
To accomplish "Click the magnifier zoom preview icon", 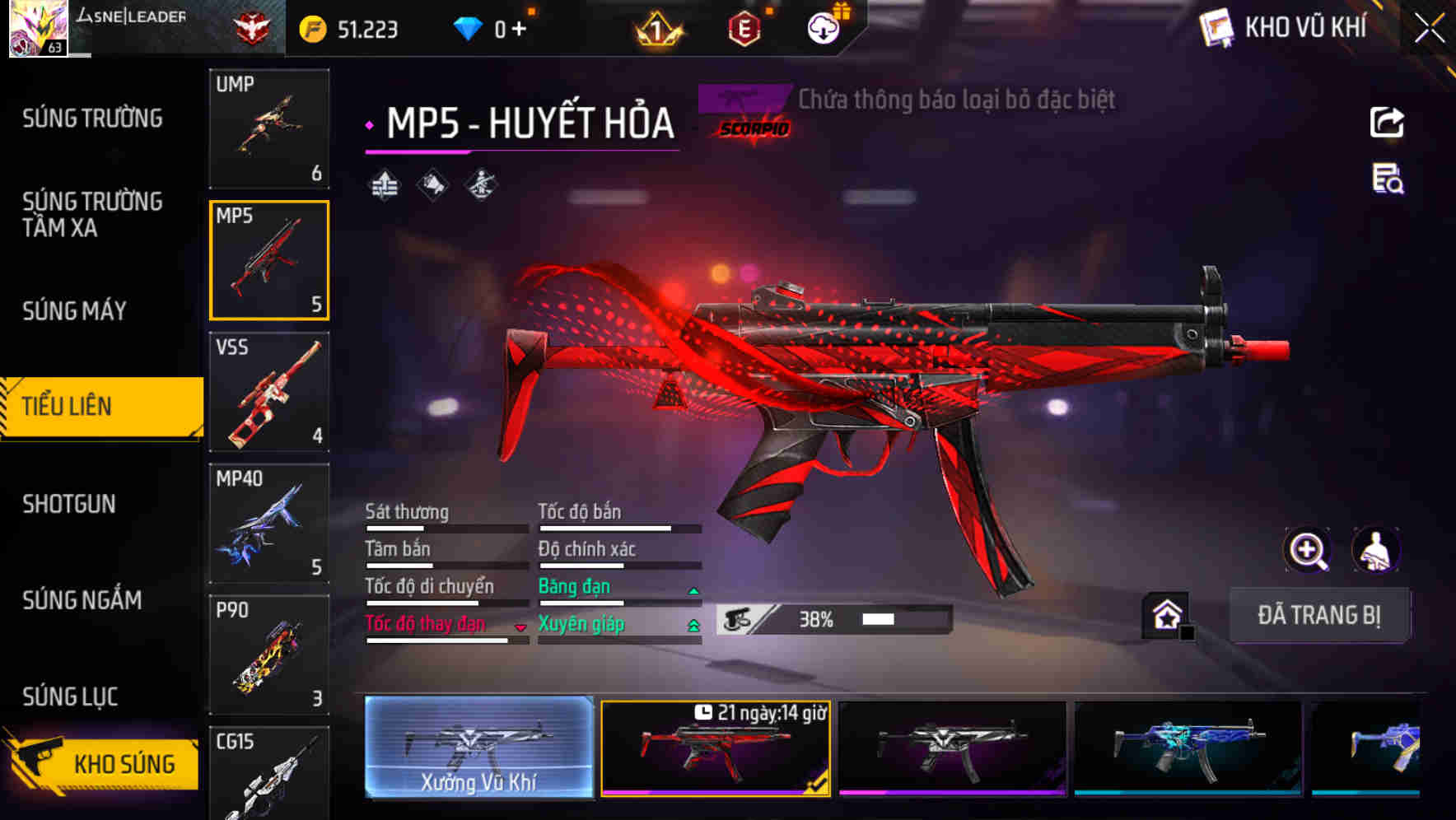I will [x=1309, y=550].
